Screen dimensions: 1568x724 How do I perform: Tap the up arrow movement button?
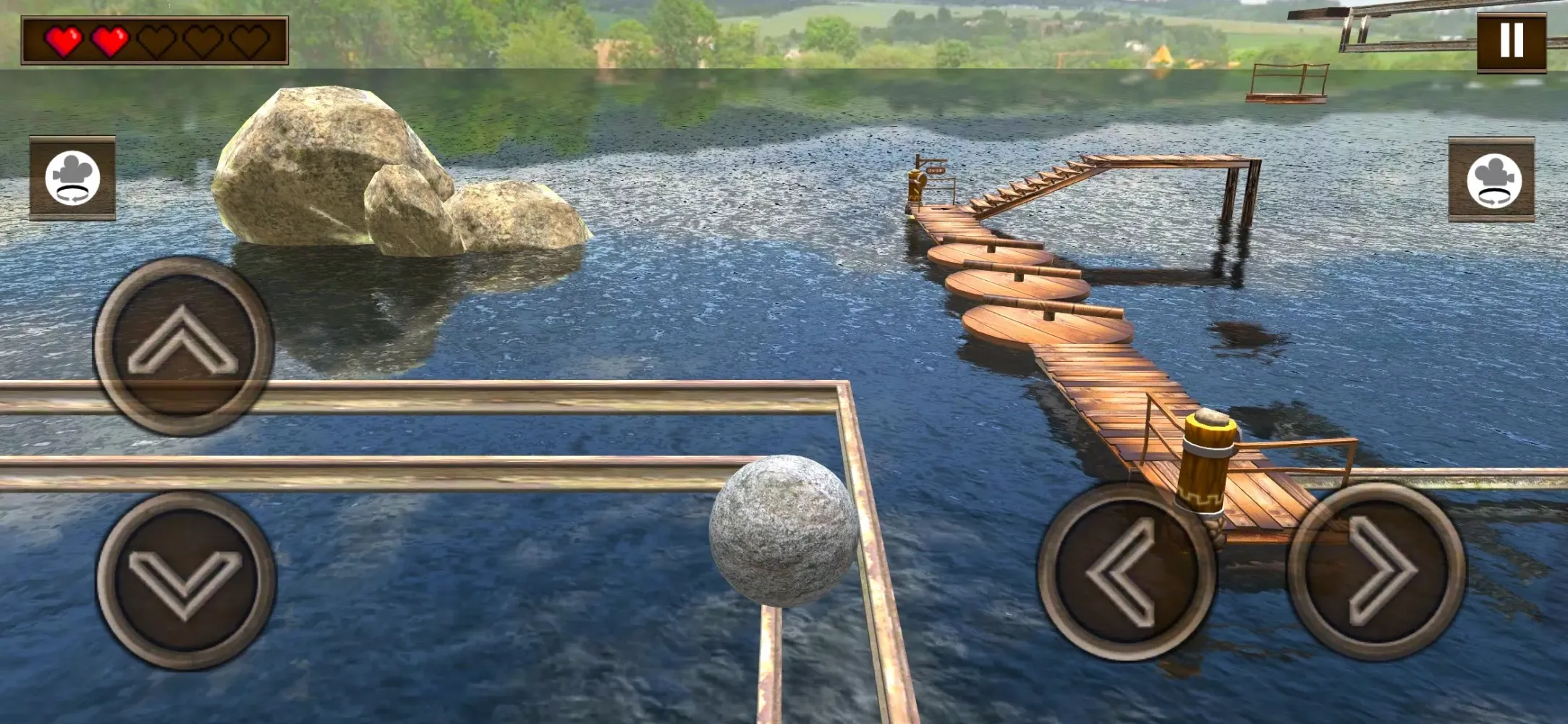point(183,345)
